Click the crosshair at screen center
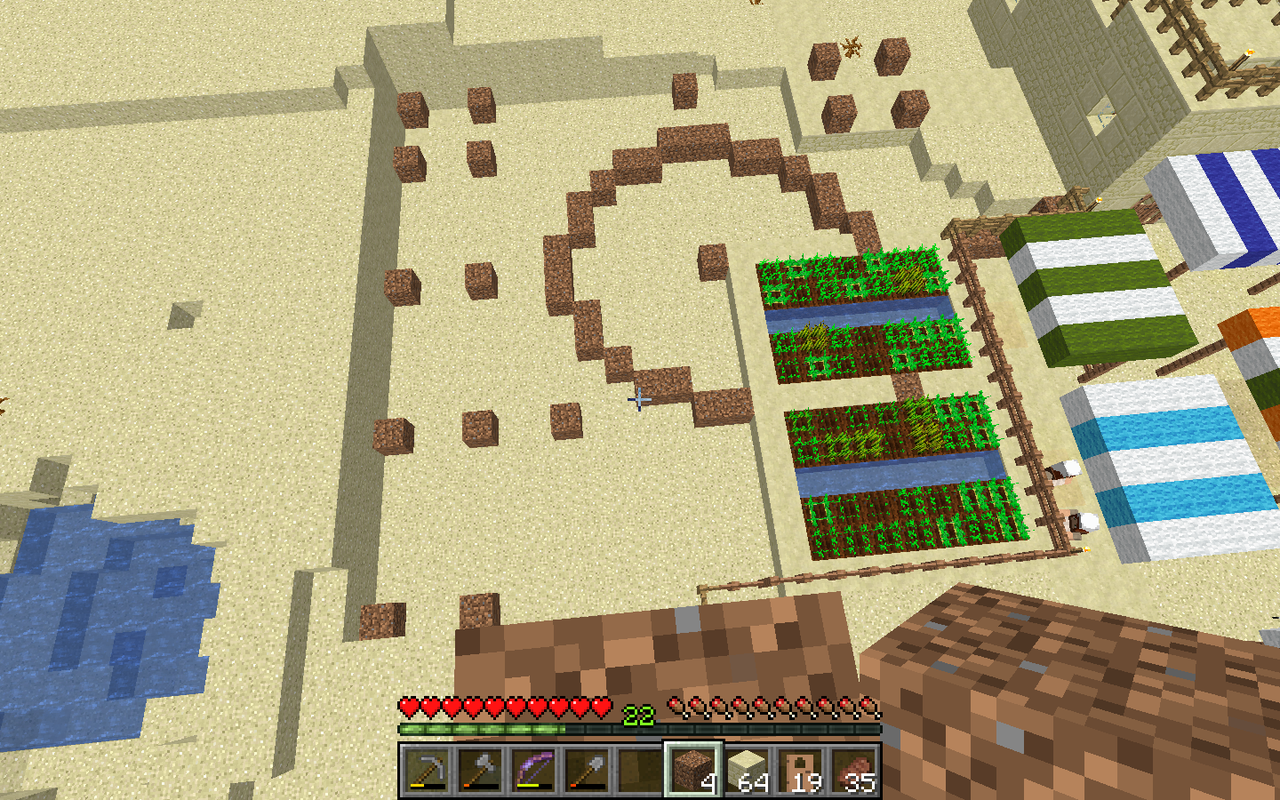Viewport: 1280px width, 800px height. pos(640,400)
